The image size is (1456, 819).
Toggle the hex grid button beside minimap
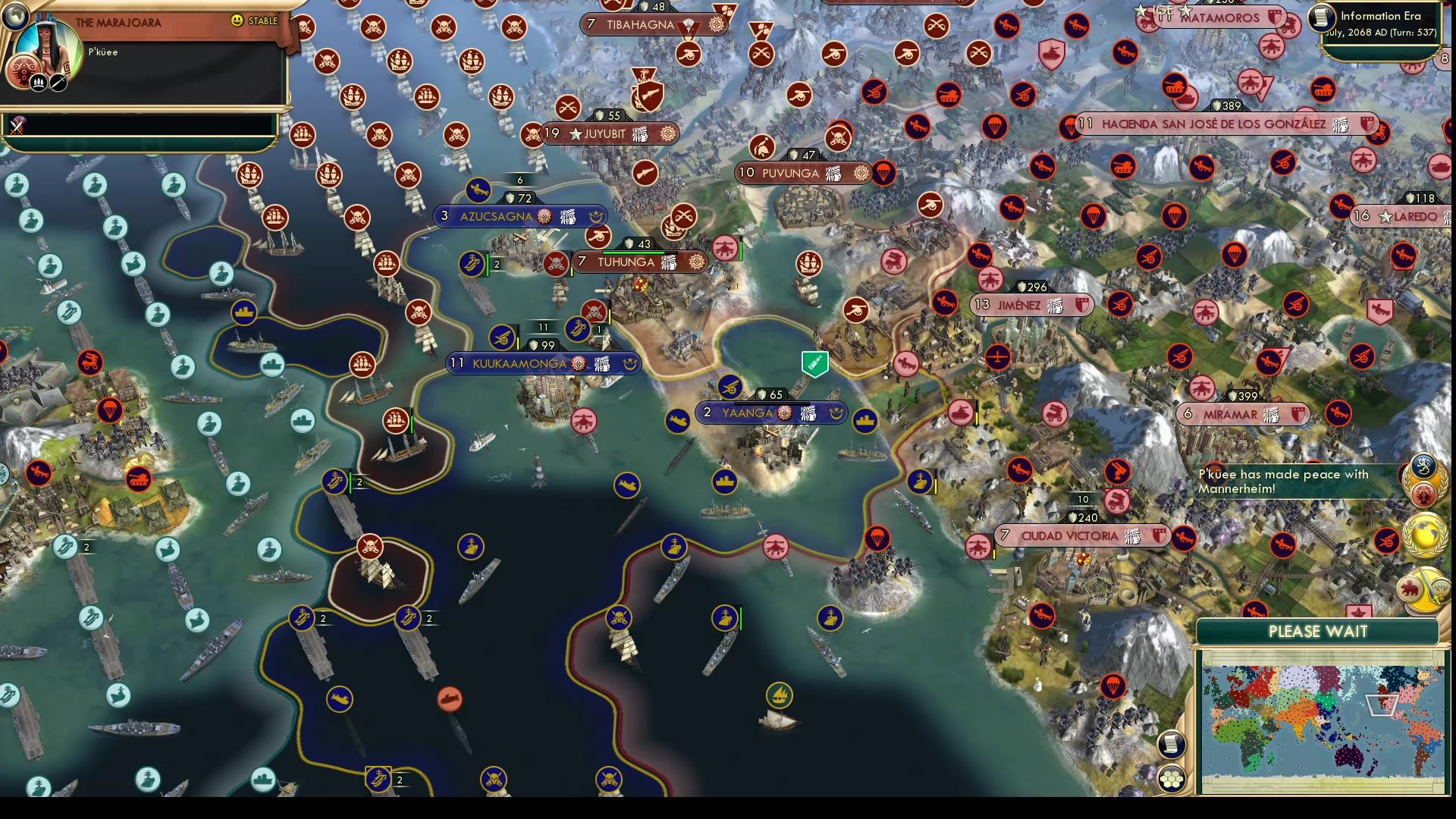pyautogui.click(x=1172, y=778)
